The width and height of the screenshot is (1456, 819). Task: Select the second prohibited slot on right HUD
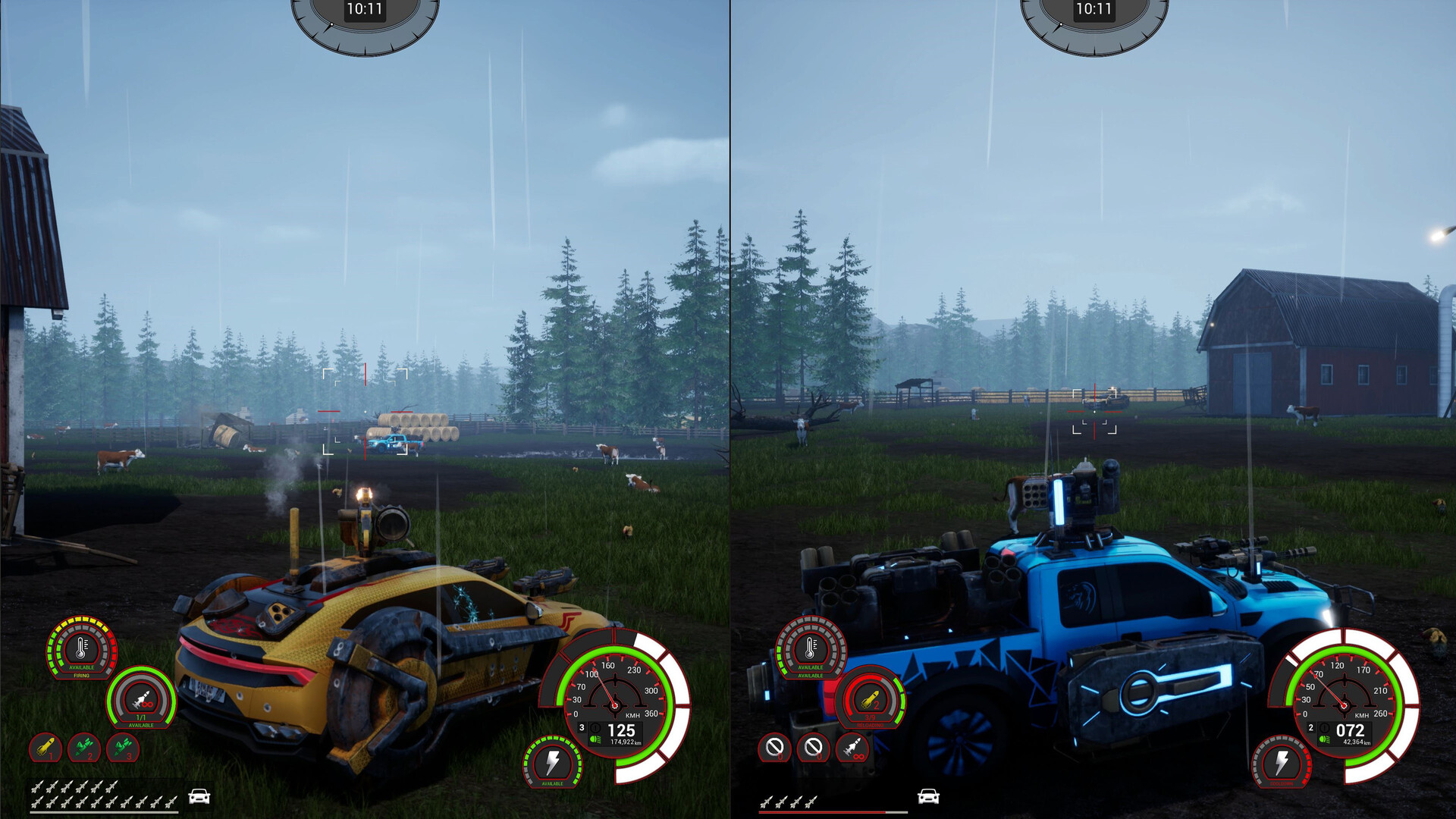[812, 746]
